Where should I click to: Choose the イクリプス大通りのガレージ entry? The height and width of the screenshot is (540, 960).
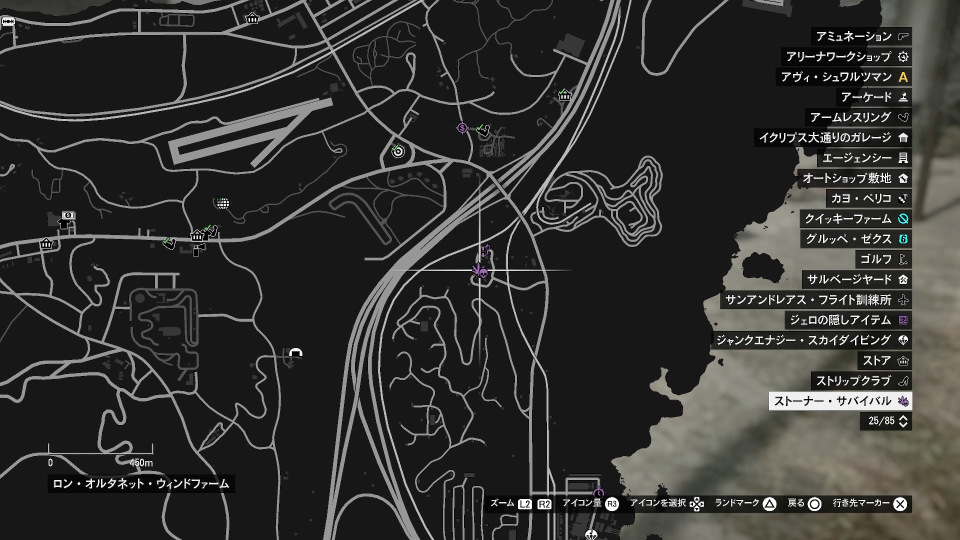833,138
